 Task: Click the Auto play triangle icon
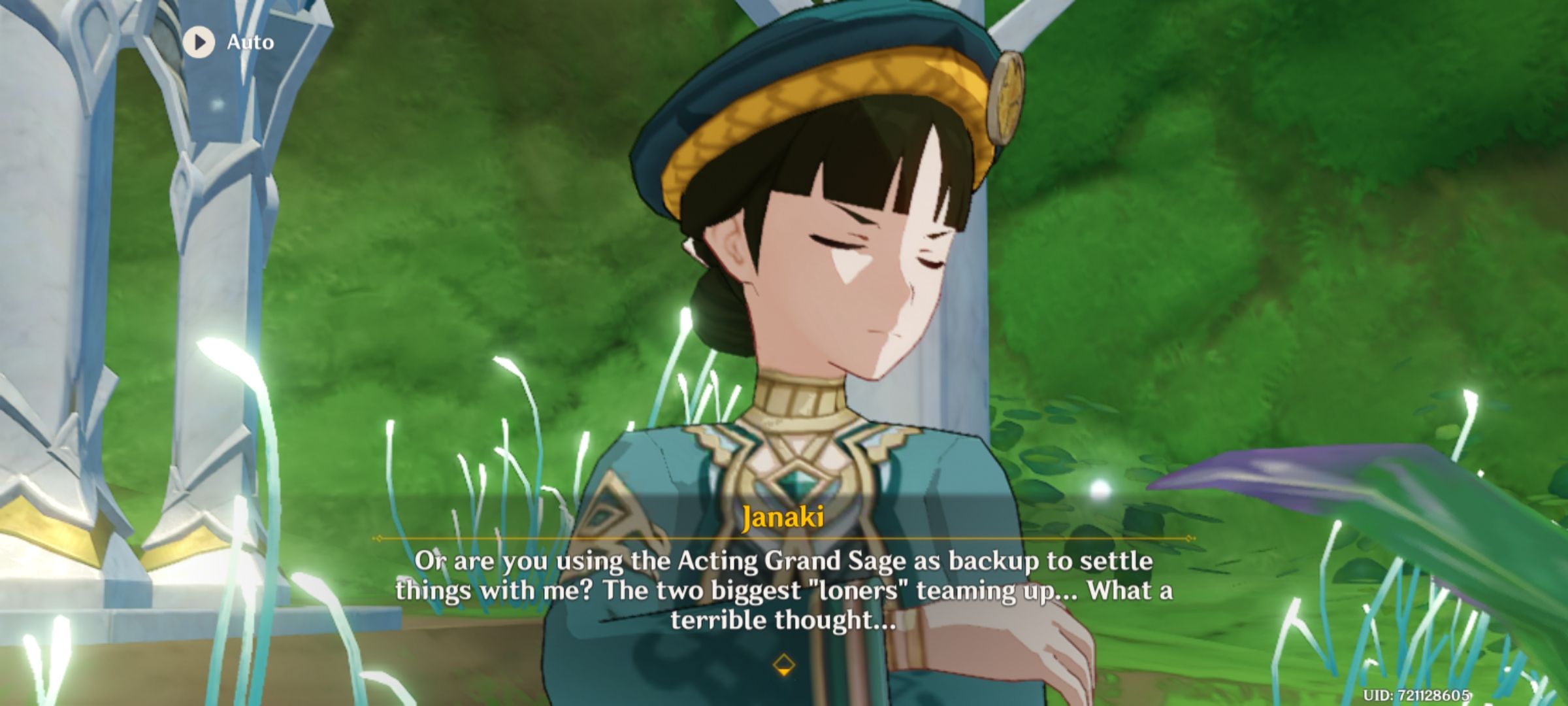click(198, 43)
